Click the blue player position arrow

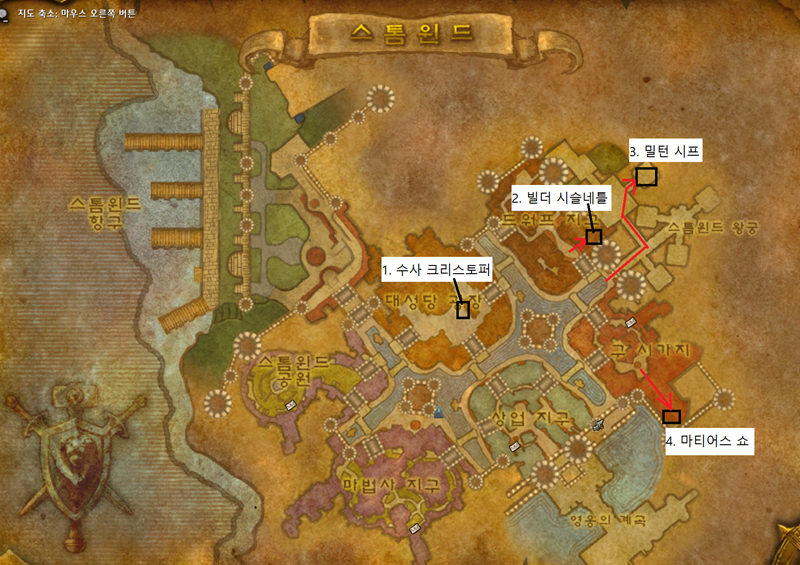439,411
